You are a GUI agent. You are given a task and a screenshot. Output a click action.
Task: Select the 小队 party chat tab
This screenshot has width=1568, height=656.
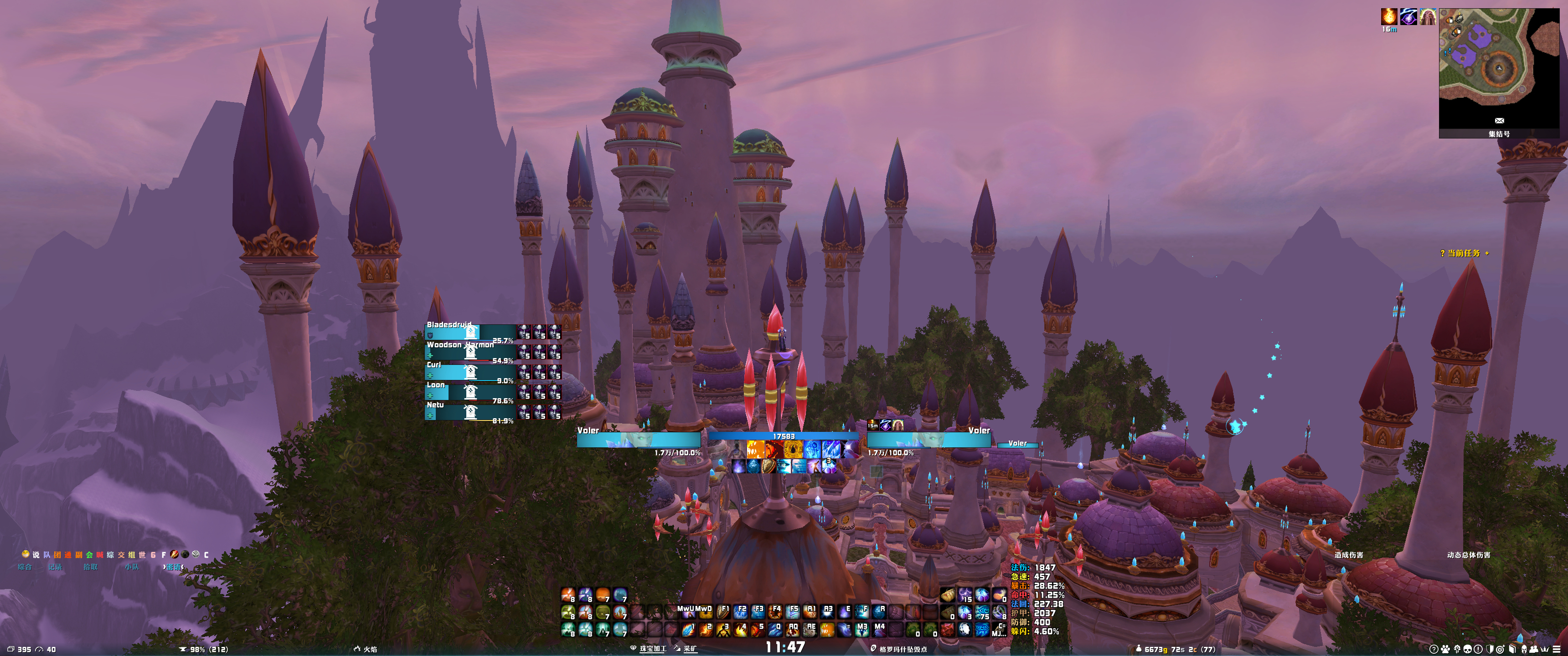131,567
